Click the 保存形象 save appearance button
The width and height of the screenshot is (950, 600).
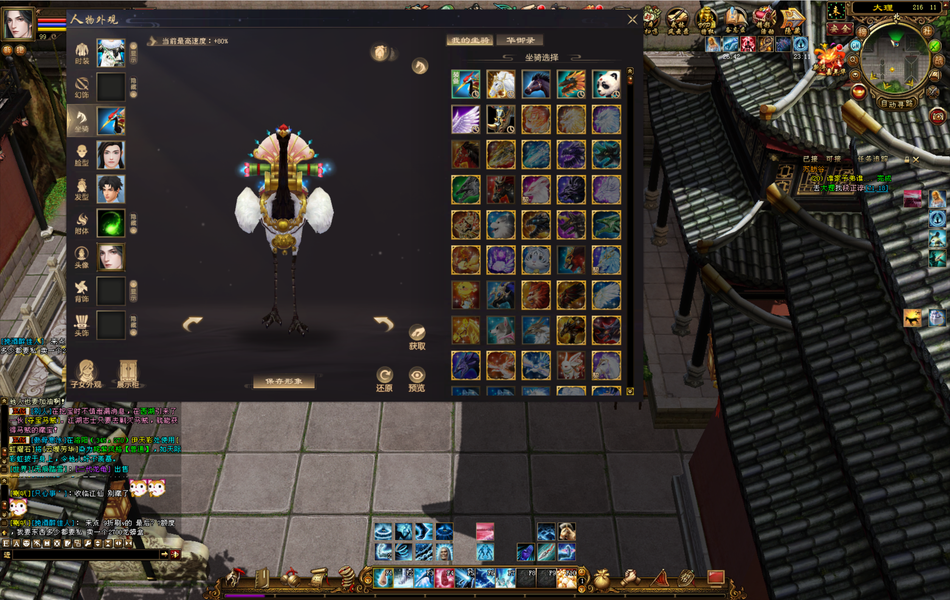point(283,382)
